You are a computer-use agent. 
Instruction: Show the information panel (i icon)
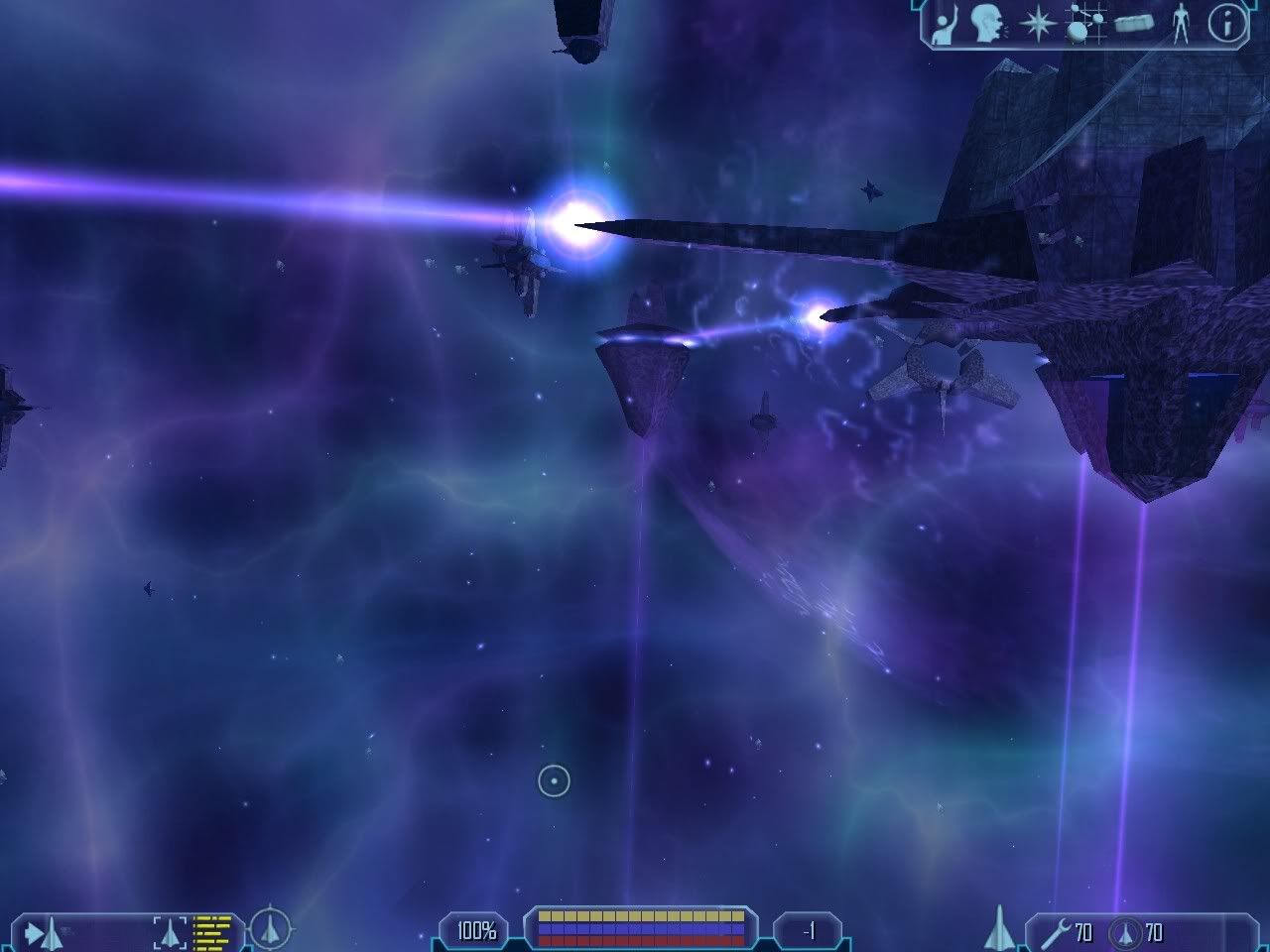(x=1226, y=23)
